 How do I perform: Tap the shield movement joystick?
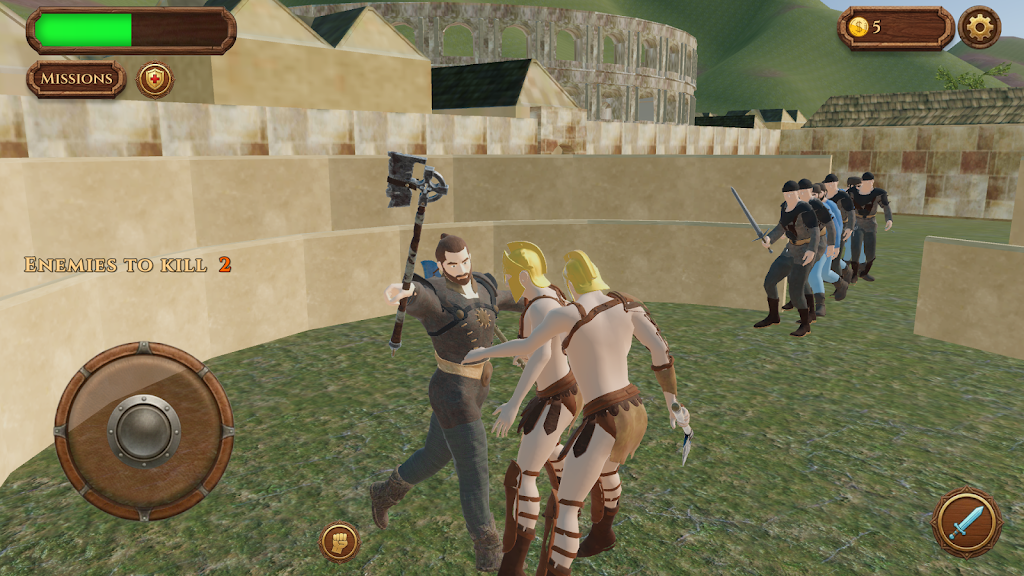(144, 431)
